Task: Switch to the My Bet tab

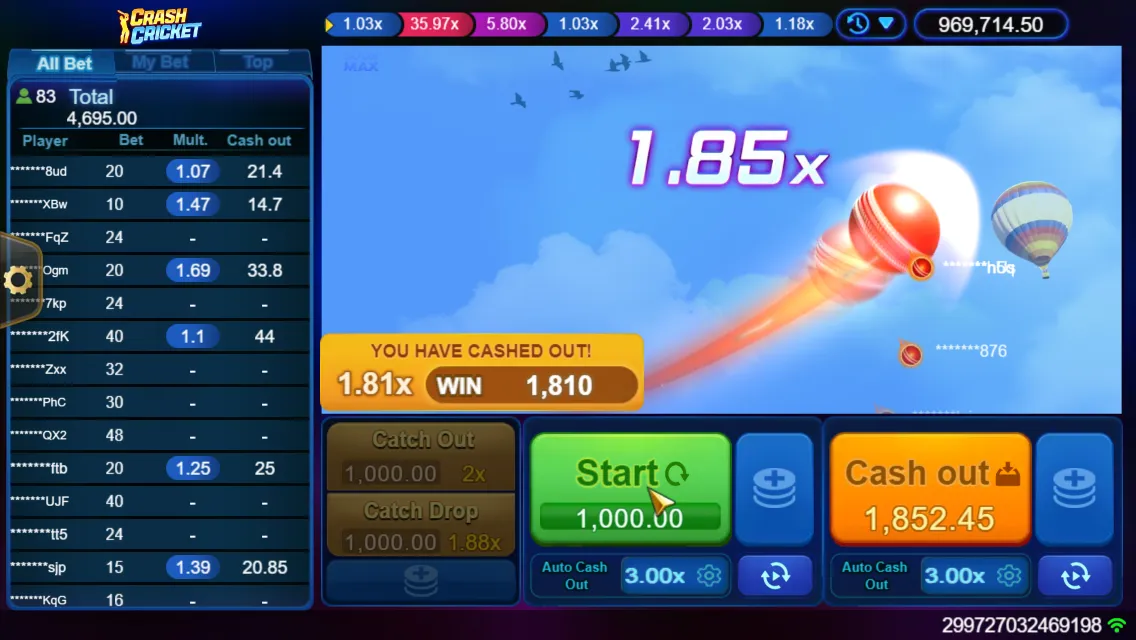Action: click(x=160, y=62)
